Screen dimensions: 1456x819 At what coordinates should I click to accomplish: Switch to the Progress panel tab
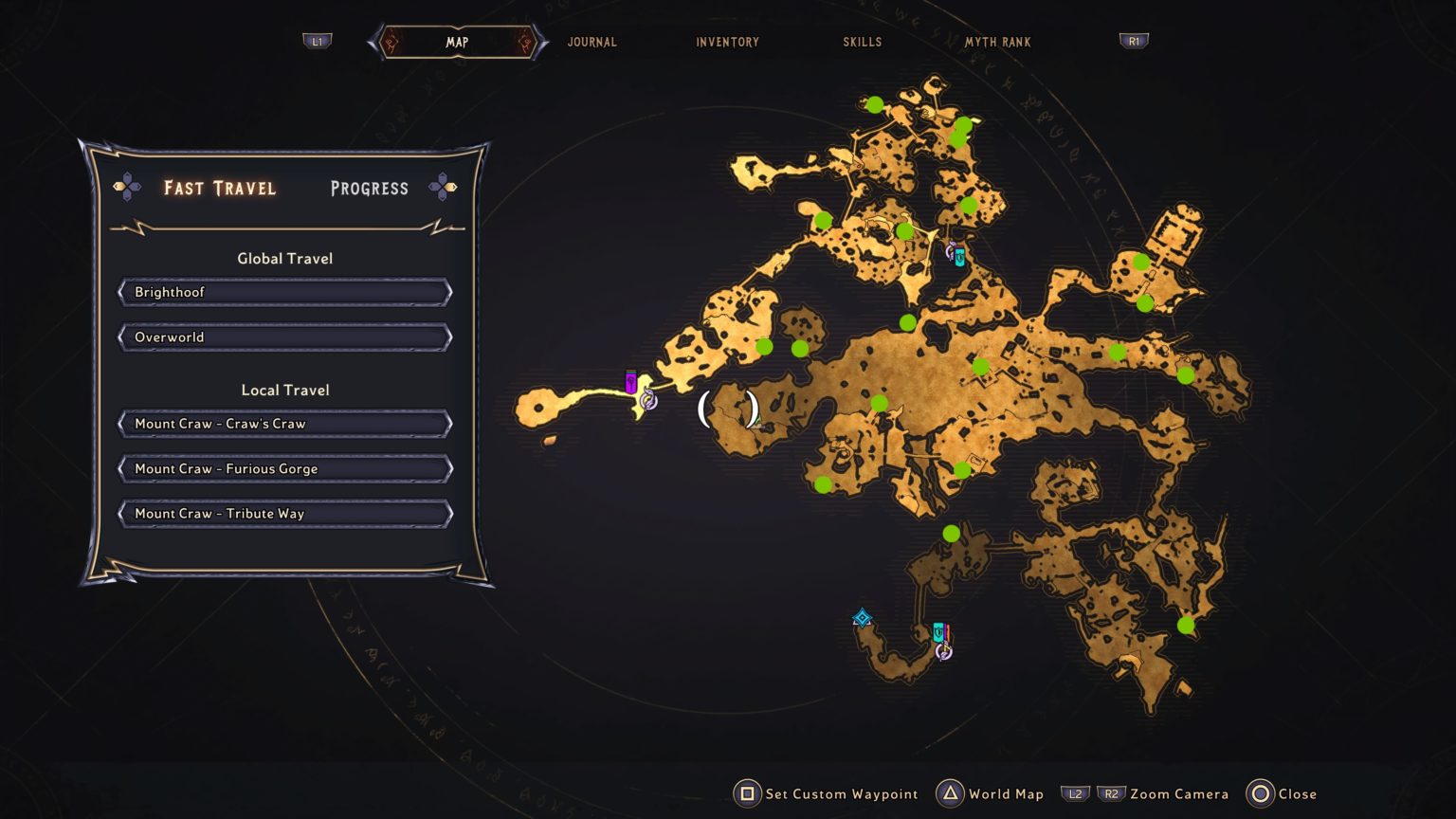tap(369, 188)
